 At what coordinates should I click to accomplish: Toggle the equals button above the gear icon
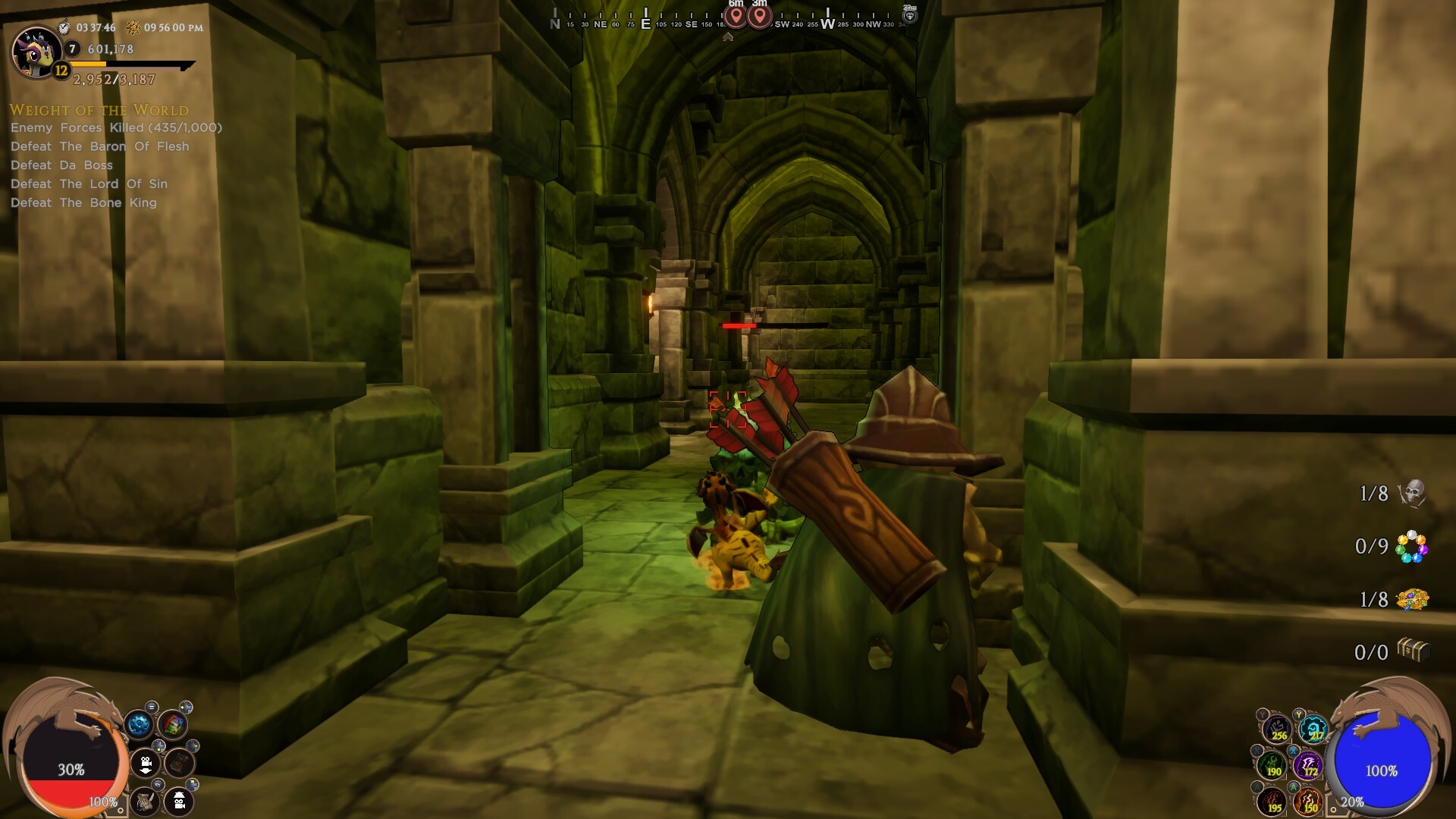point(150,706)
